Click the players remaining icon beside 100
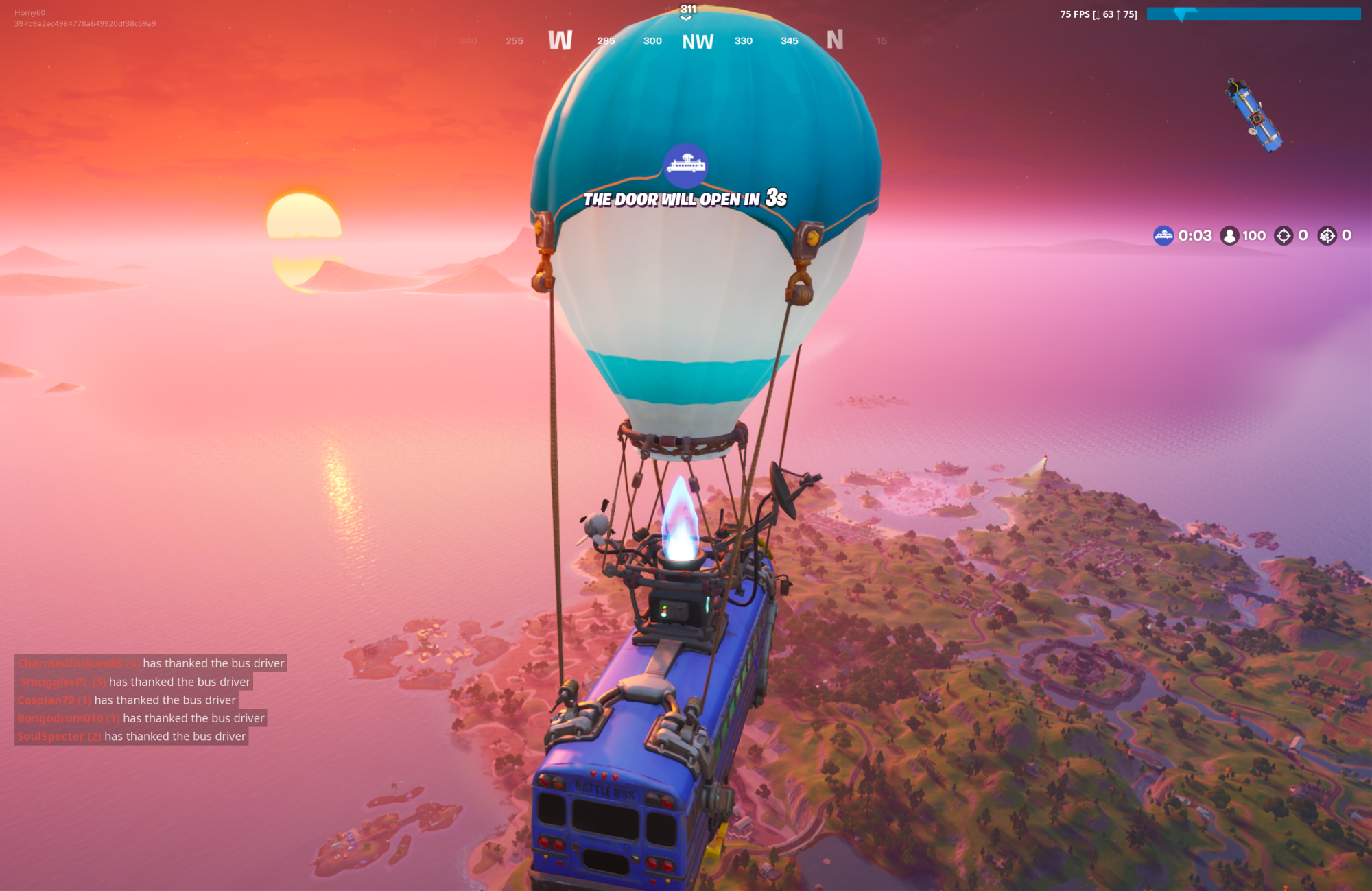 pyautogui.click(x=1229, y=236)
